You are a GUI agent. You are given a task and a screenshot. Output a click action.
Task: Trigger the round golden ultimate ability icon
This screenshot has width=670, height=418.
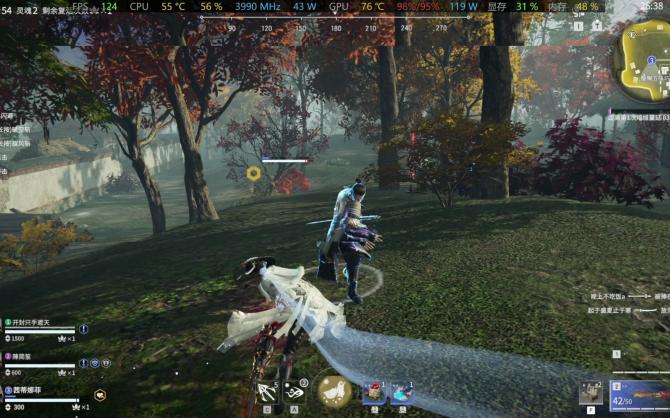[334, 391]
